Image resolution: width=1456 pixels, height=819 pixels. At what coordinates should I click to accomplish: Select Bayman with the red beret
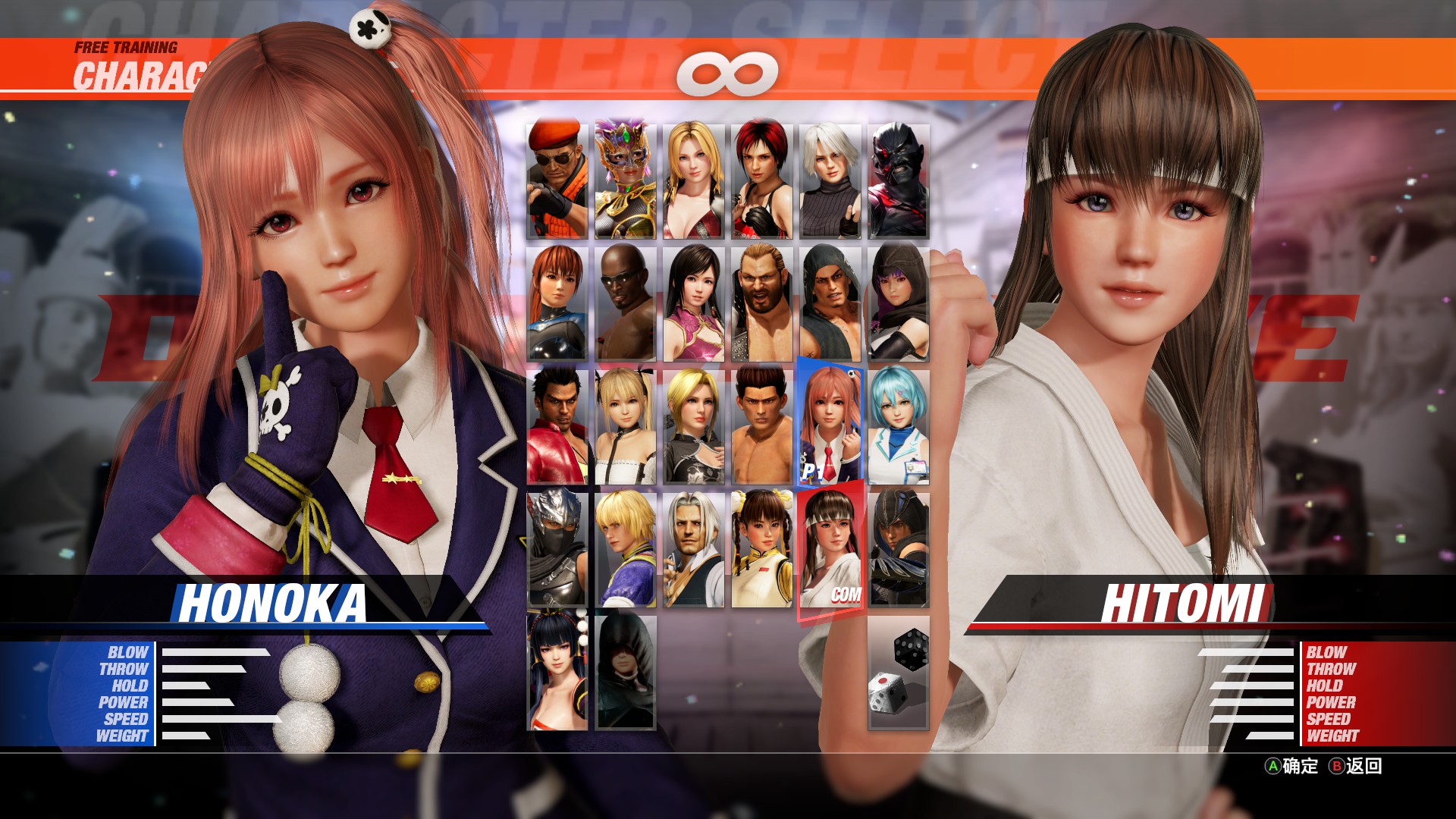pyautogui.click(x=557, y=180)
